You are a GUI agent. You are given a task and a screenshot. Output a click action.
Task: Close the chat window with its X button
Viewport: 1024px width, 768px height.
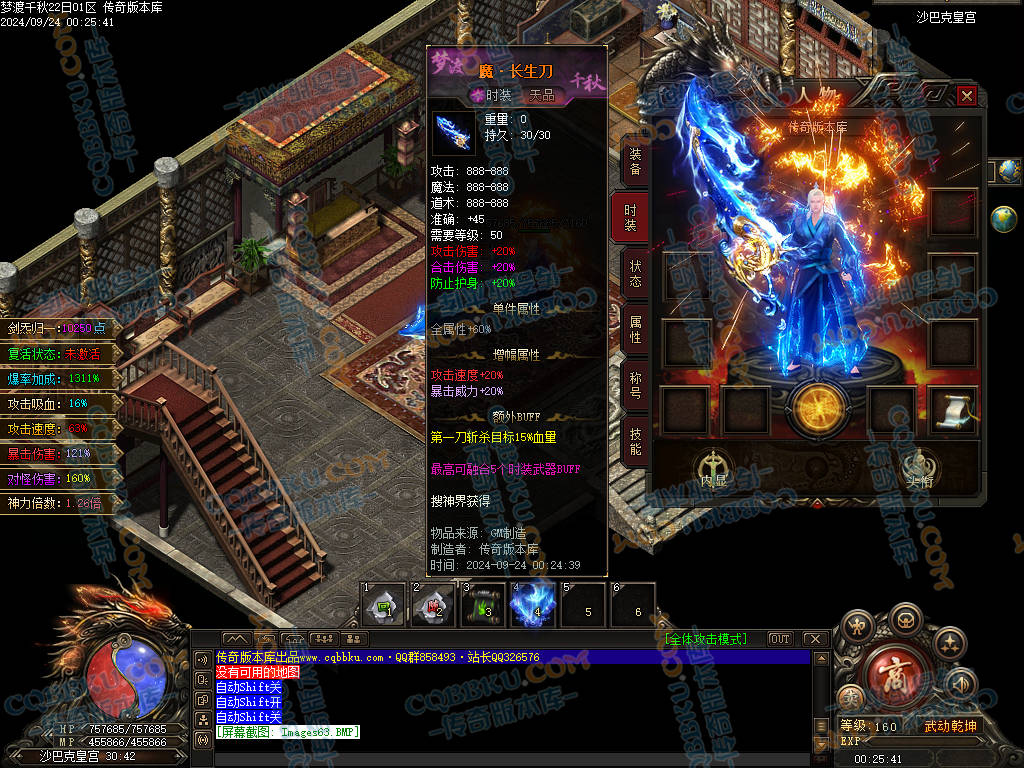tap(814, 639)
